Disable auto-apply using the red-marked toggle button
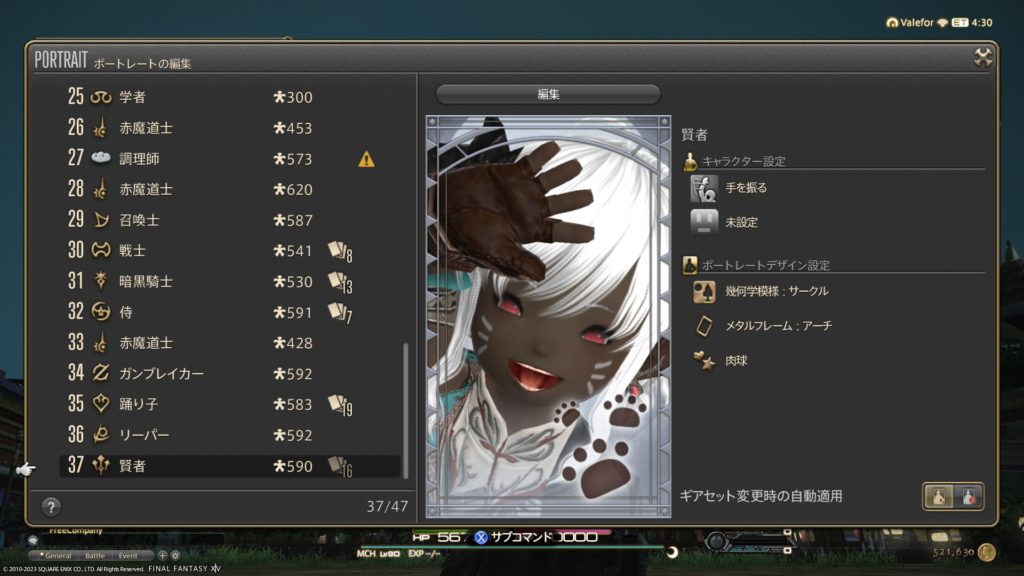 pos(968,496)
